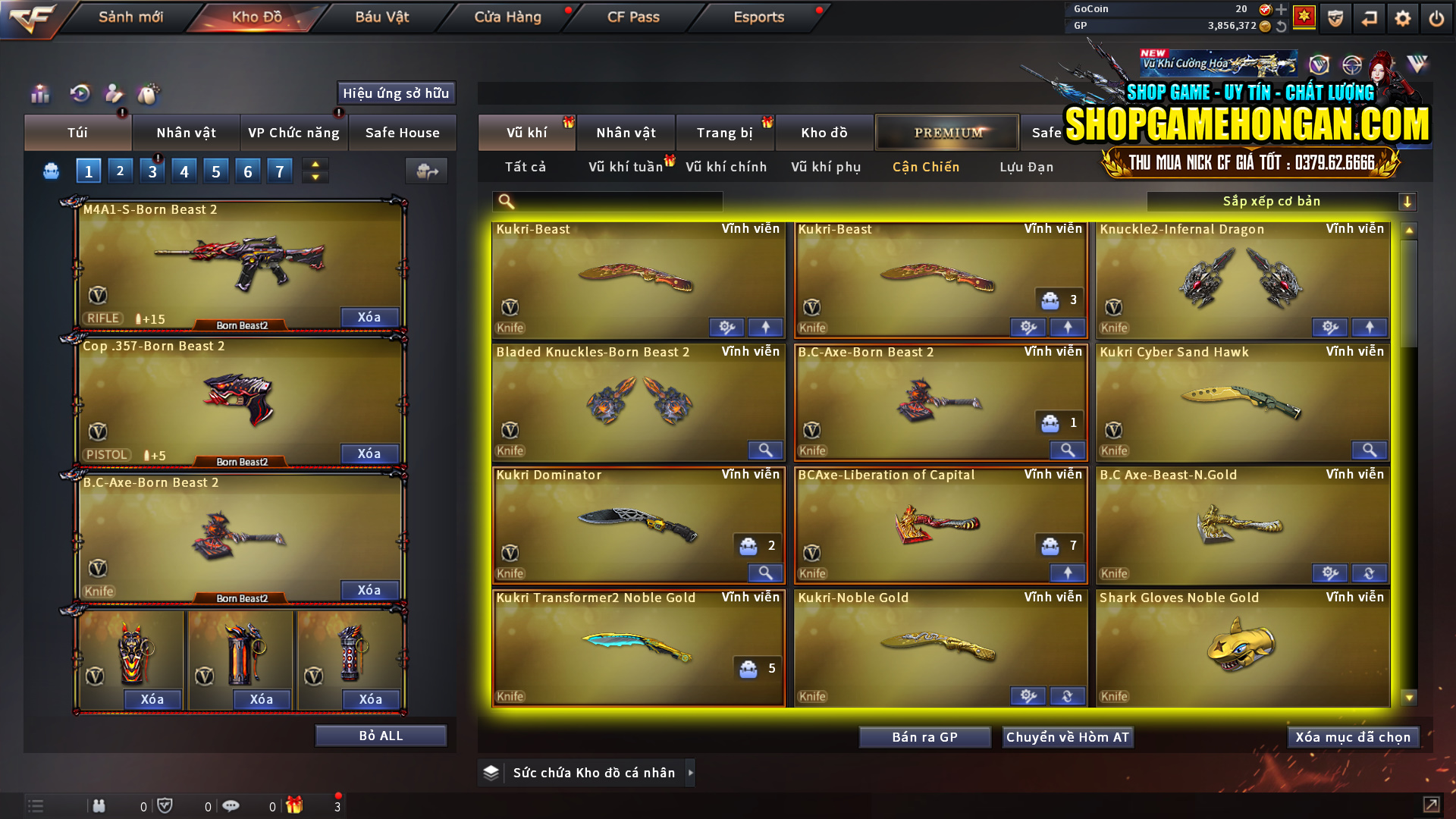
Task: Click Bỏ ALL button under the bag list
Action: tap(380, 735)
